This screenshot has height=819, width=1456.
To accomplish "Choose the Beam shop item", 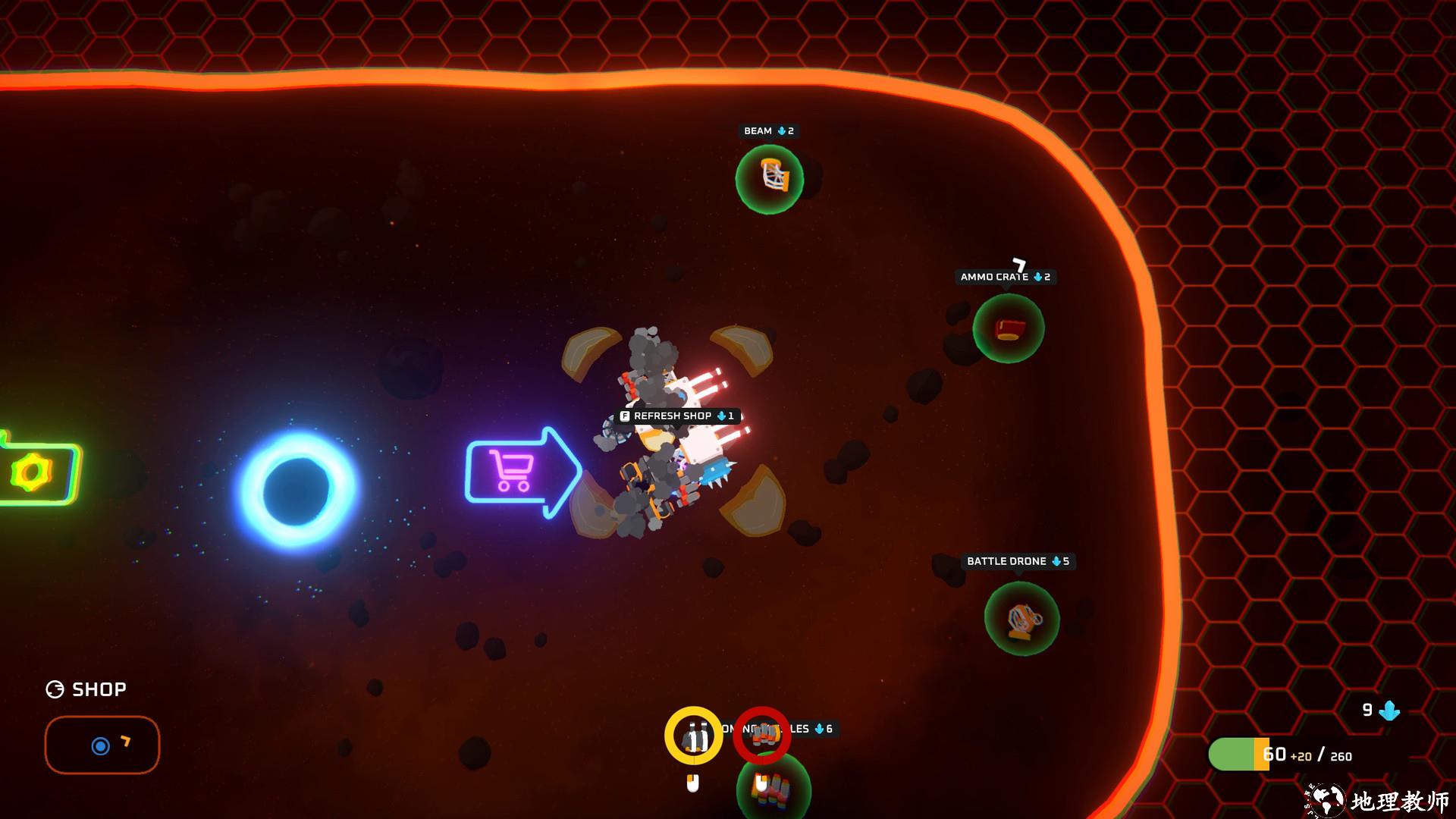I will click(770, 179).
